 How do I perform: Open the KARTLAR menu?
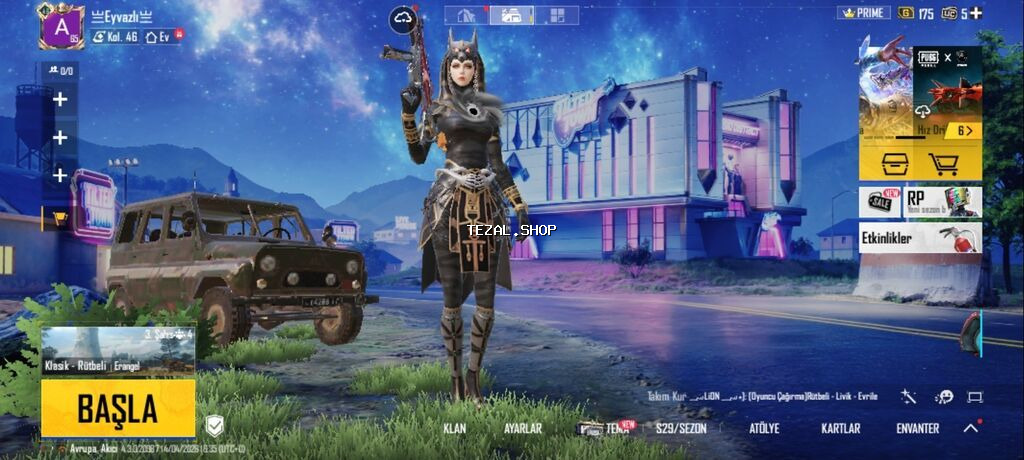(840, 428)
